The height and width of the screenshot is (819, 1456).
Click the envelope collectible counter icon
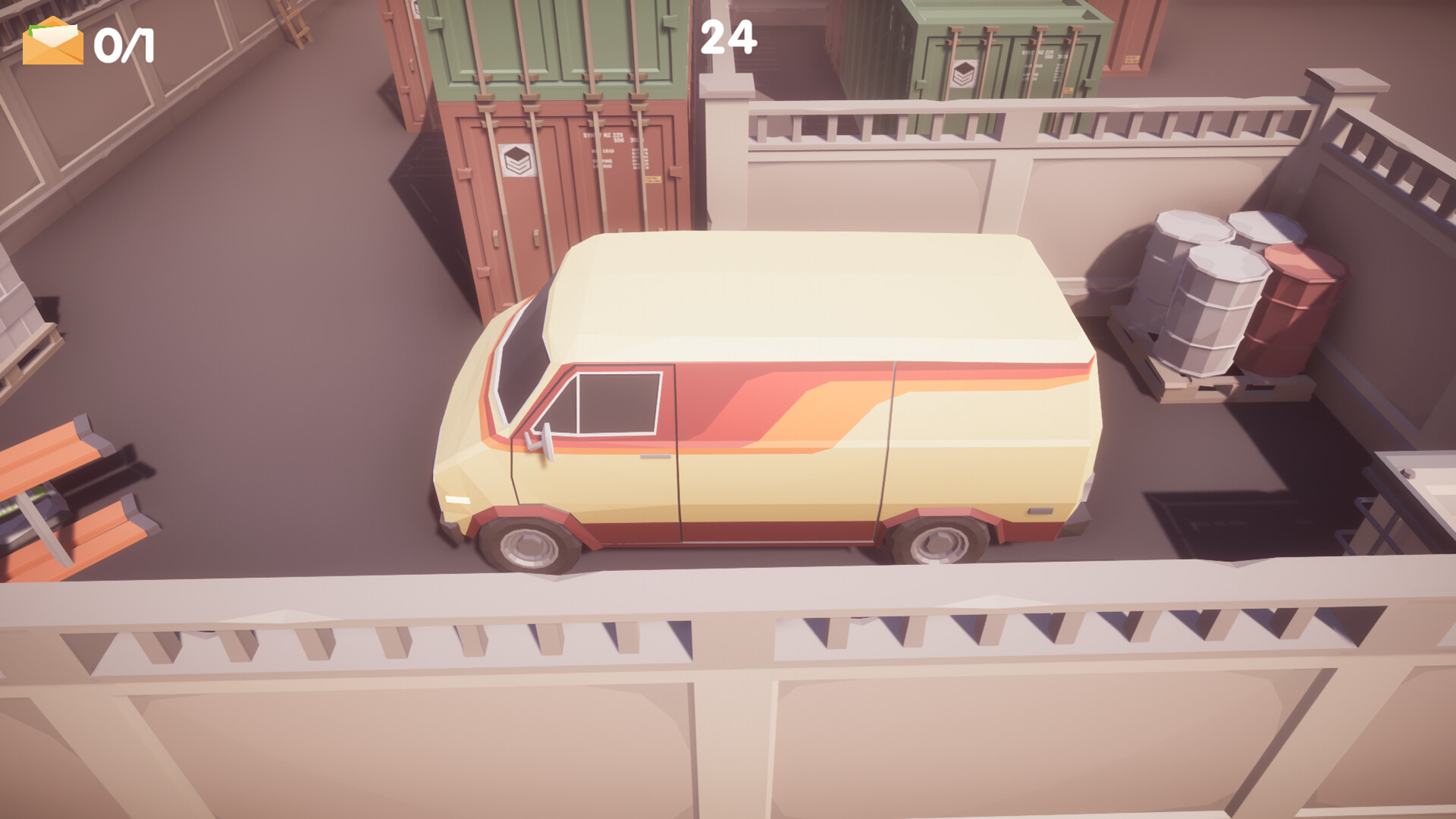point(52,42)
